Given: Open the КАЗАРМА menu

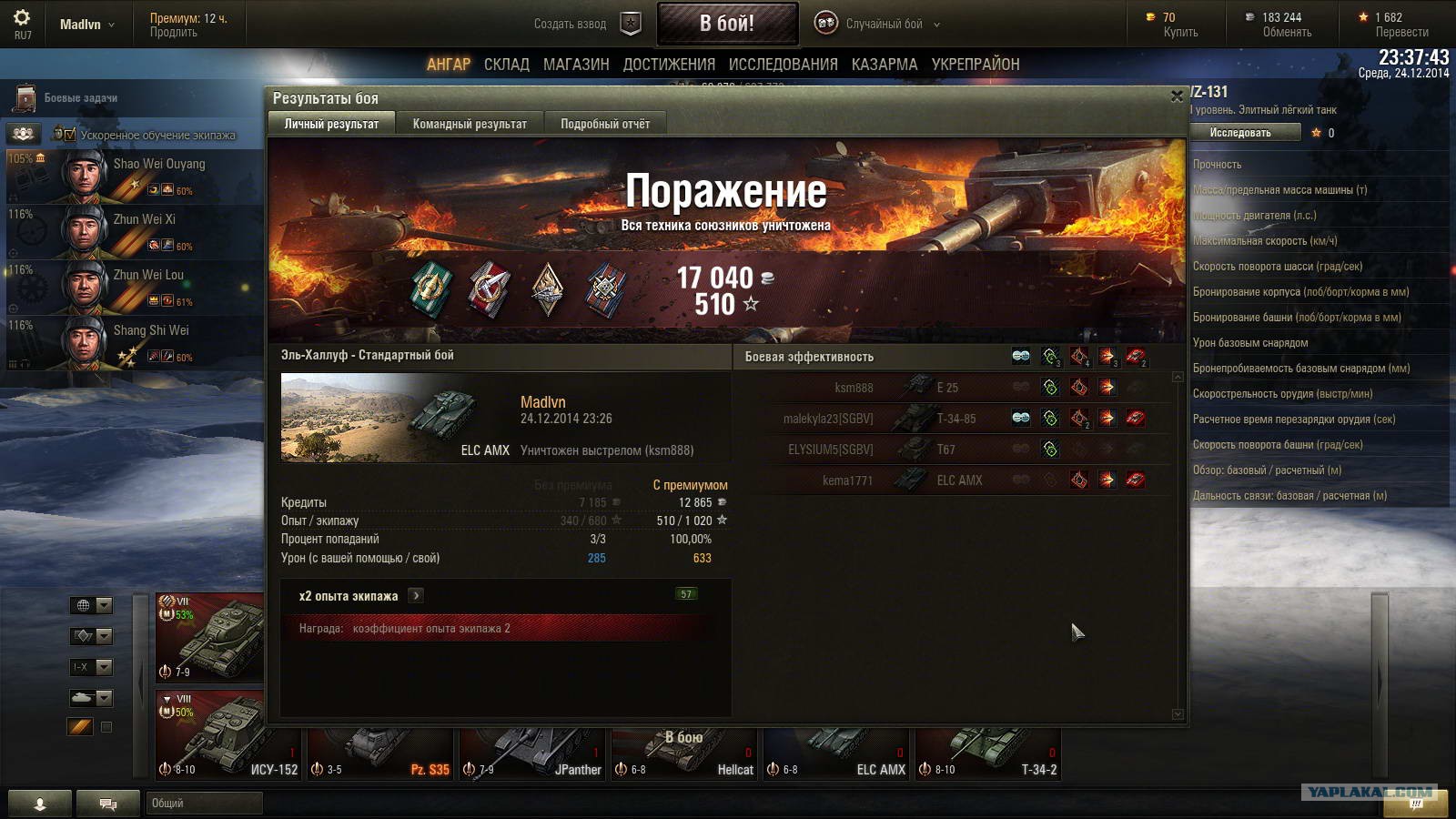Looking at the screenshot, I should tap(885, 65).
